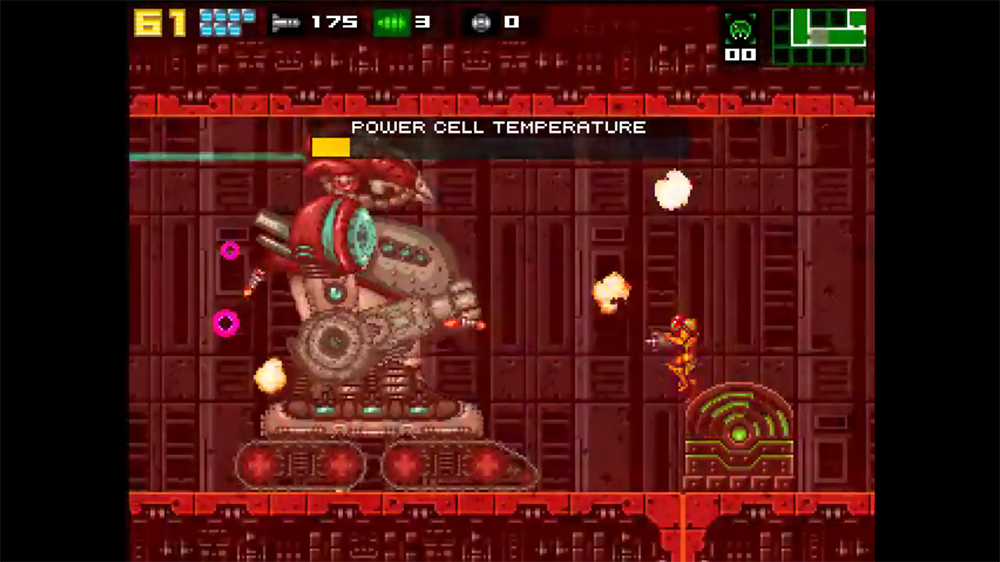1000x562 pixels.
Task: Select the missile weapon icon
Action: point(287,22)
